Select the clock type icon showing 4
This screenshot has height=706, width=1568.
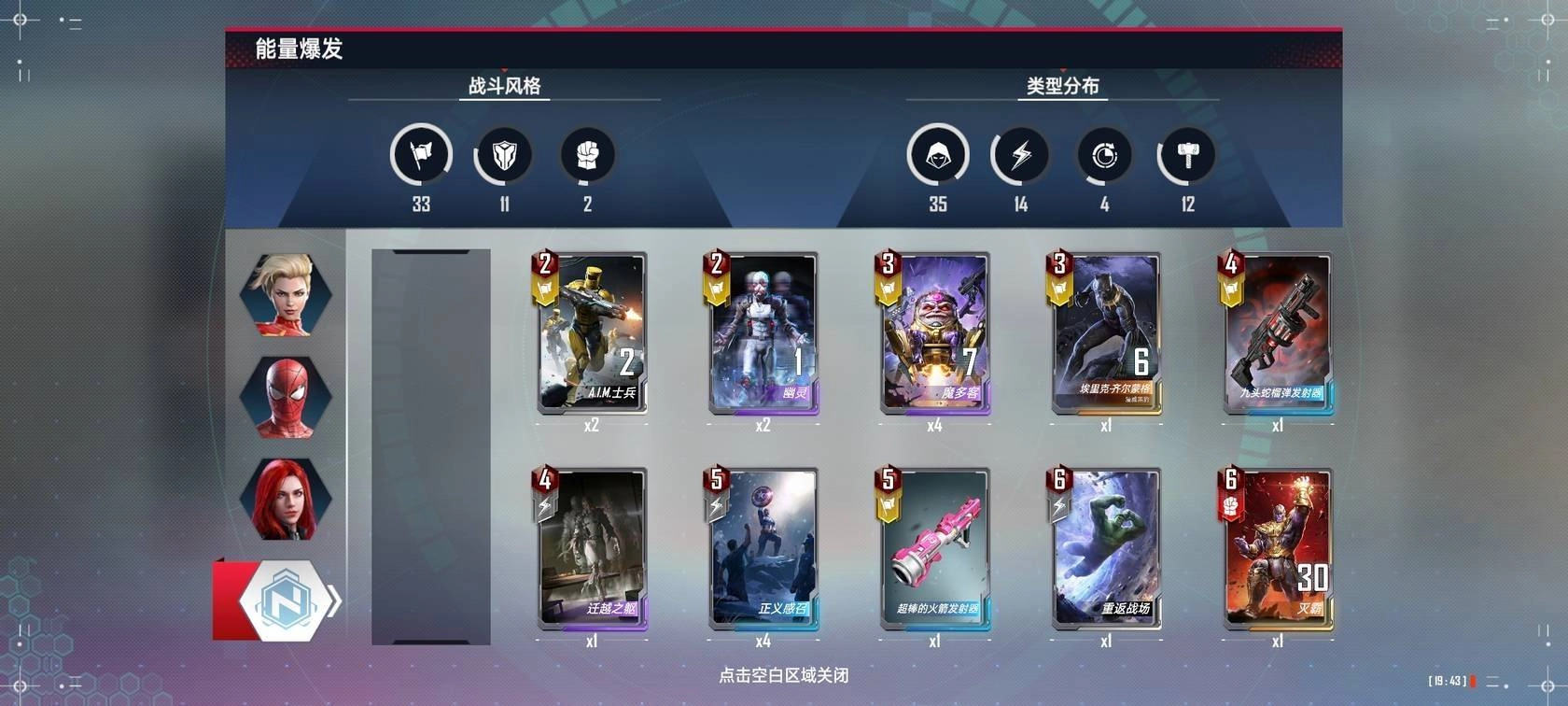pyautogui.click(x=1103, y=154)
